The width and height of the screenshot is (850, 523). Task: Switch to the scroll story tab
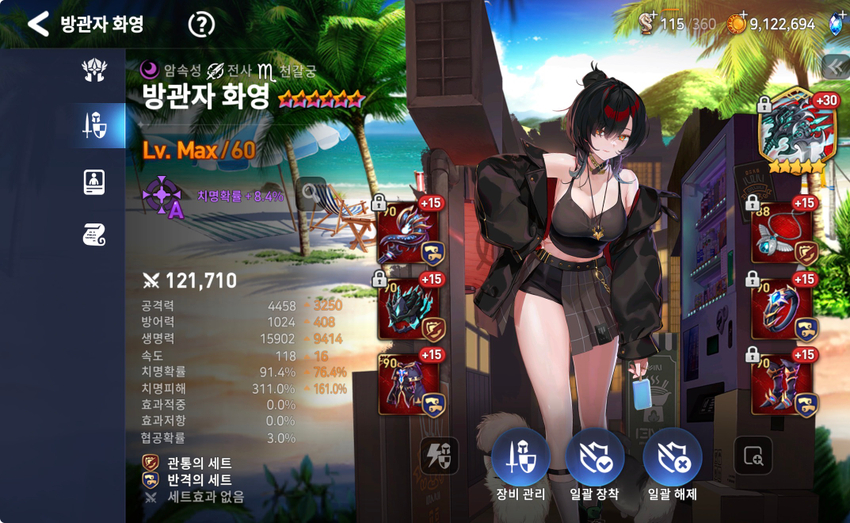[x=95, y=235]
